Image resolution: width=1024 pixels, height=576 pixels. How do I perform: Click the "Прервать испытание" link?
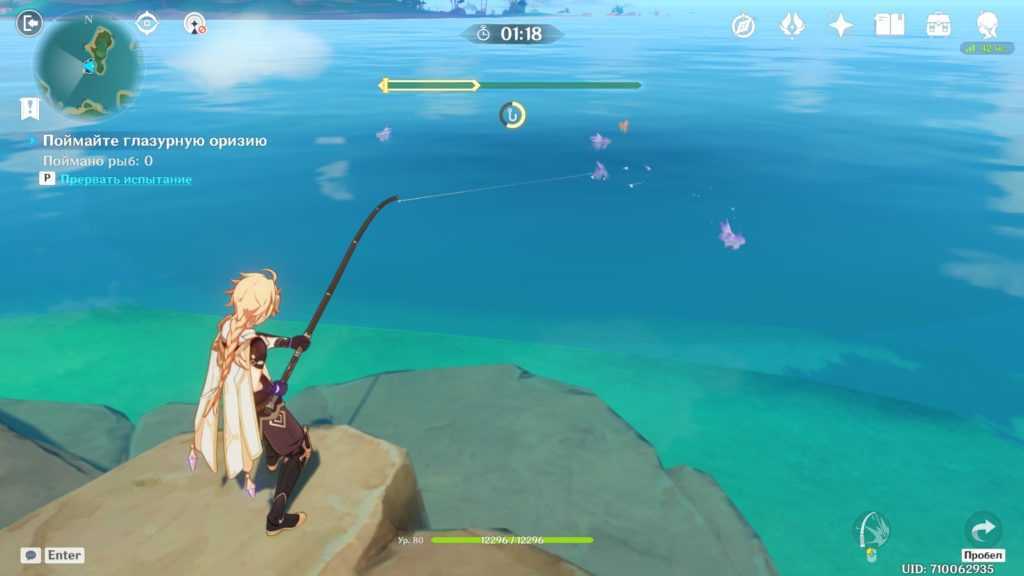point(126,179)
